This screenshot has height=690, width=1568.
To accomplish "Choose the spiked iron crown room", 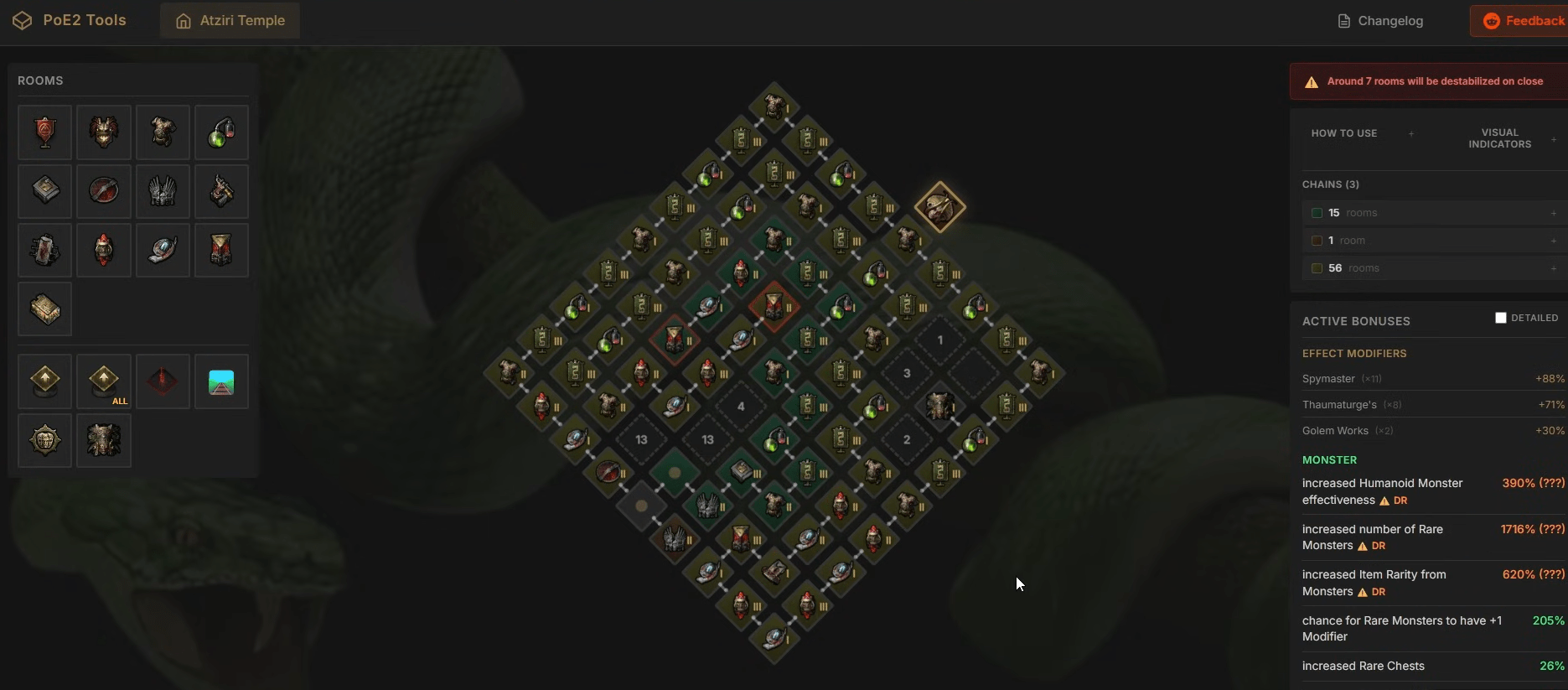I will pos(163,191).
